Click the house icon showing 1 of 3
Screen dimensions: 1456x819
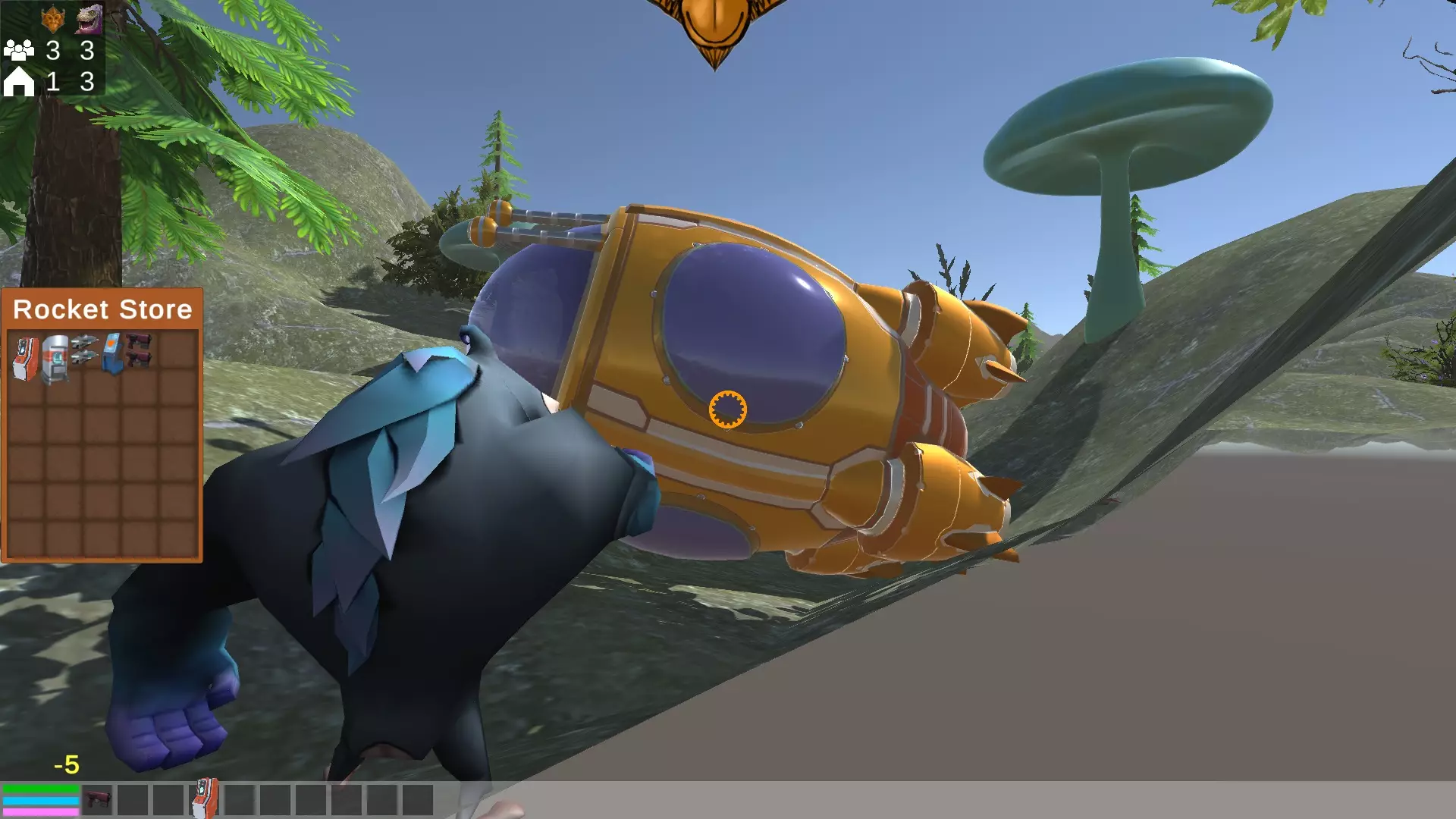(20, 80)
